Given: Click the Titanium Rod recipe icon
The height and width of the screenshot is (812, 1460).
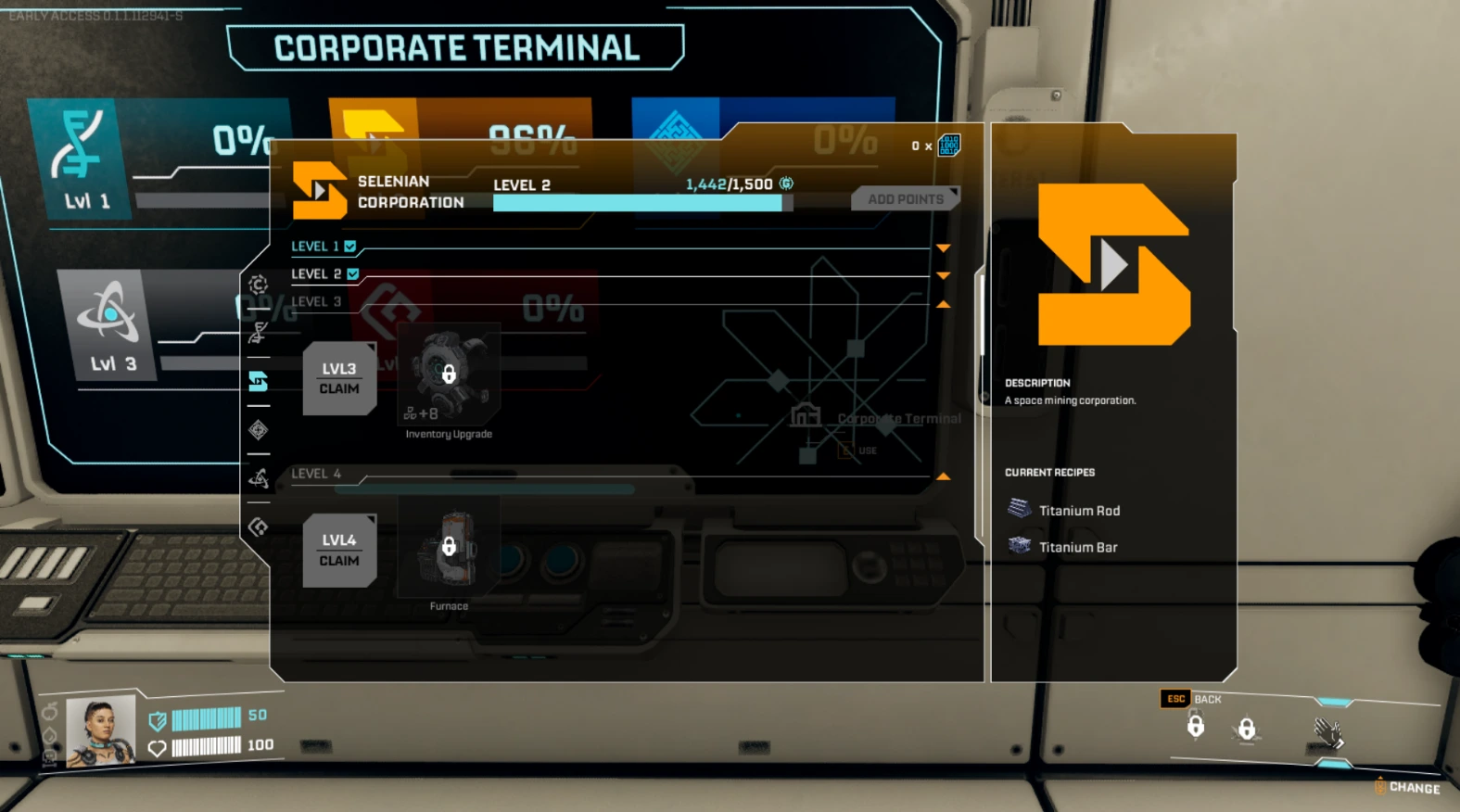Looking at the screenshot, I should [1018, 508].
